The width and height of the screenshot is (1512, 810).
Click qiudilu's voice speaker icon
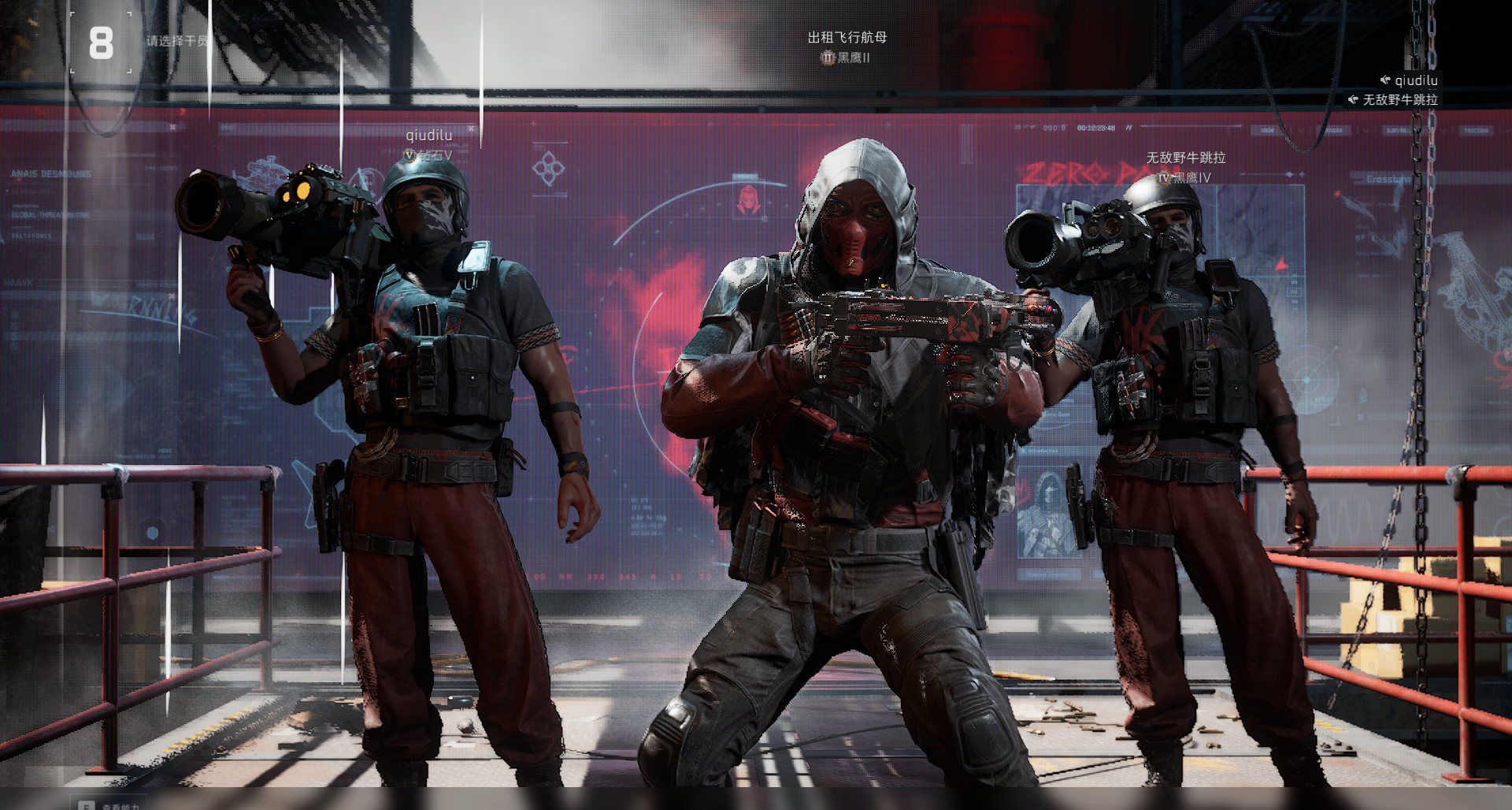(x=1384, y=80)
